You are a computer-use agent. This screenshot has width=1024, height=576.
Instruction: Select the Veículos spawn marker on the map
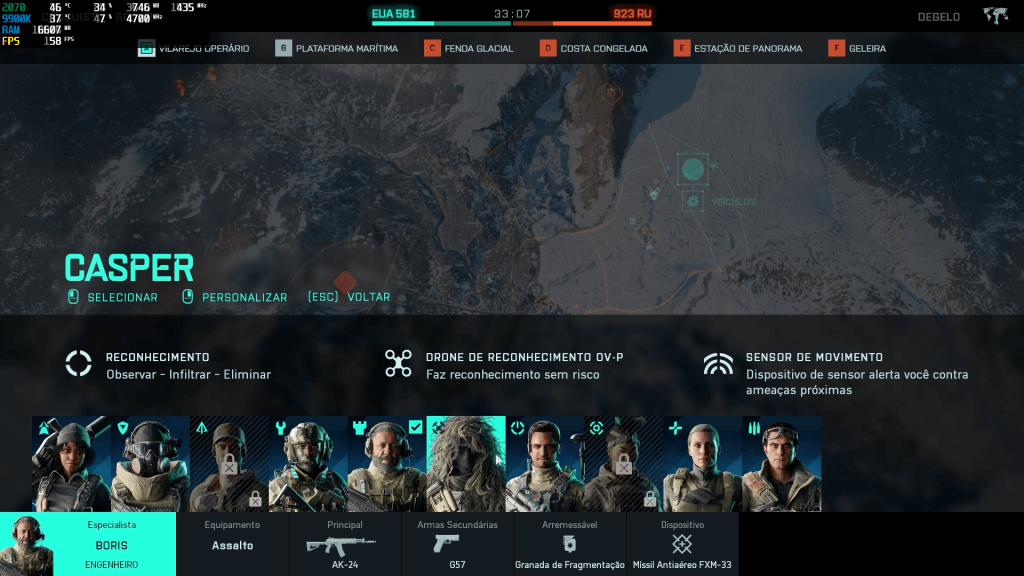point(692,201)
